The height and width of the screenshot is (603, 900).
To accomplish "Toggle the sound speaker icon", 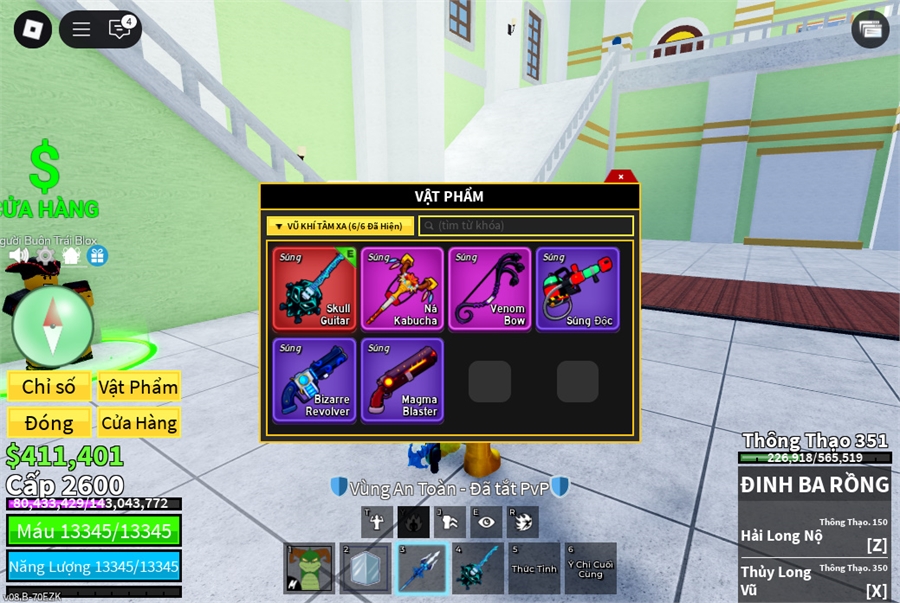I will tap(19, 256).
